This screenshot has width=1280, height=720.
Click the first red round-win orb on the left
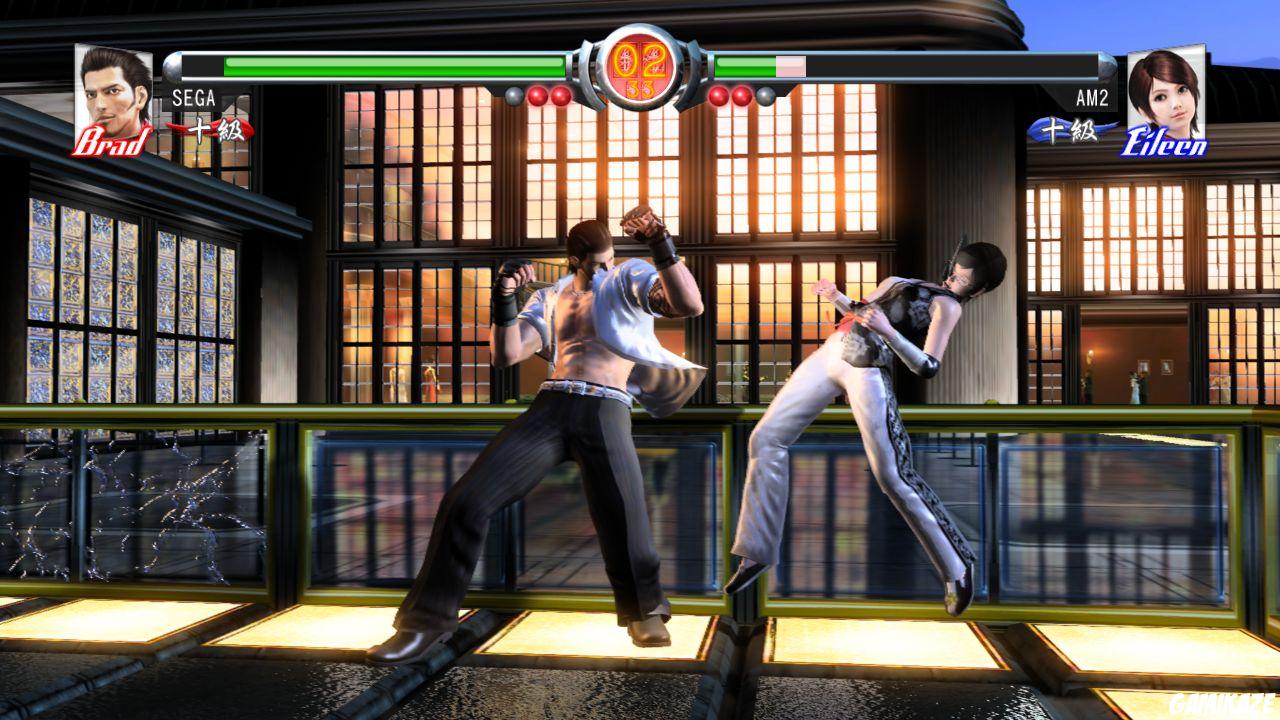pyautogui.click(x=538, y=95)
